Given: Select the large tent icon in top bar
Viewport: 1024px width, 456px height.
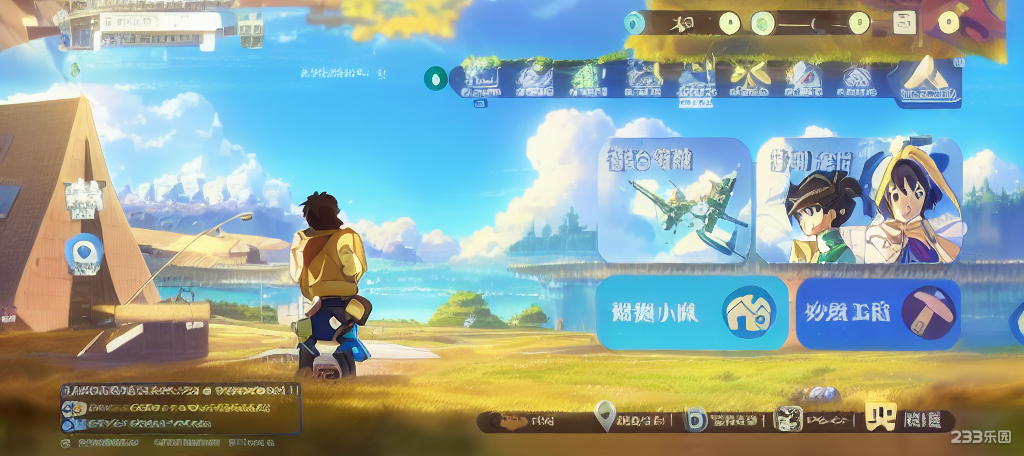Looking at the screenshot, I should (925, 79).
